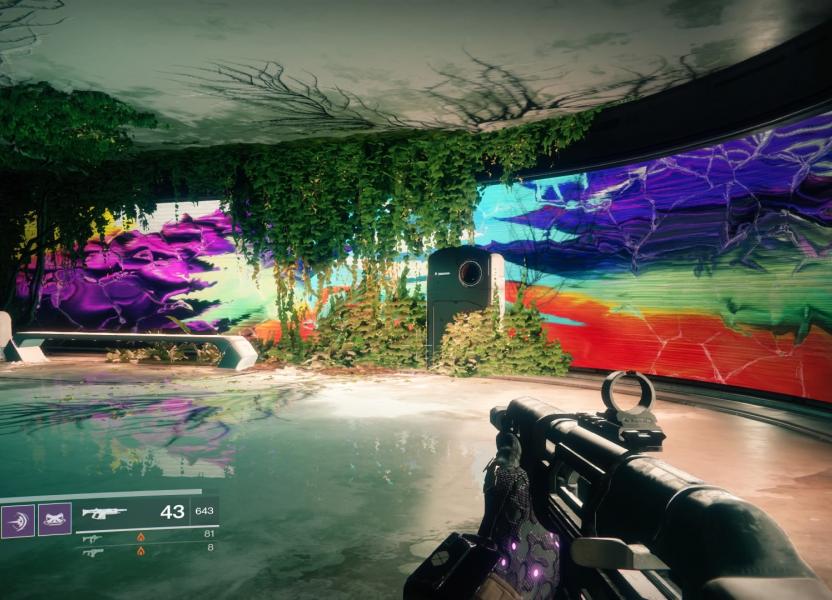The width and height of the screenshot is (832, 600).
Task: Click the equipped primary weapon icon
Action: click(104, 513)
